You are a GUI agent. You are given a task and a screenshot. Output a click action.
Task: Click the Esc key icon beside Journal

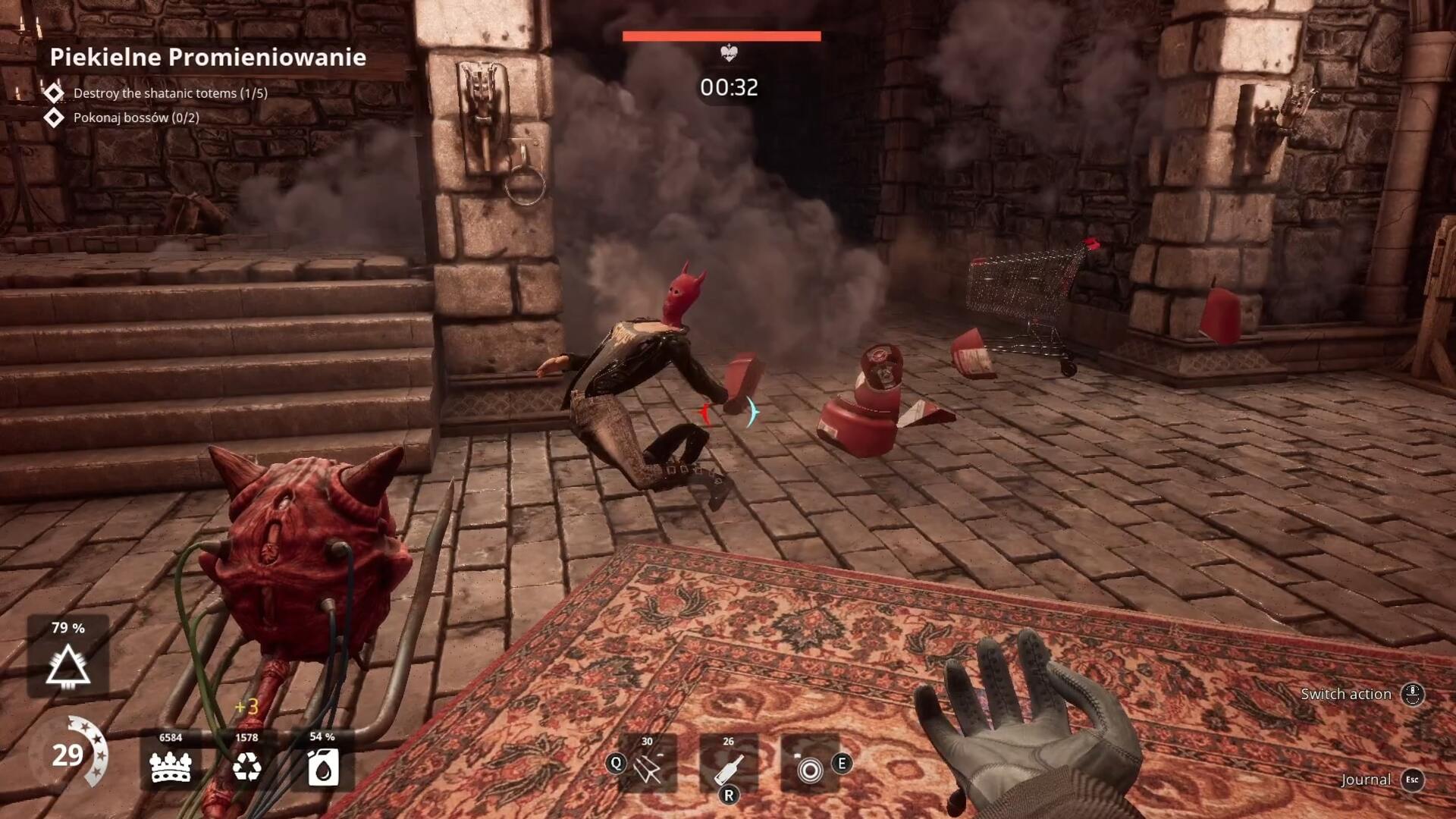(x=1411, y=779)
